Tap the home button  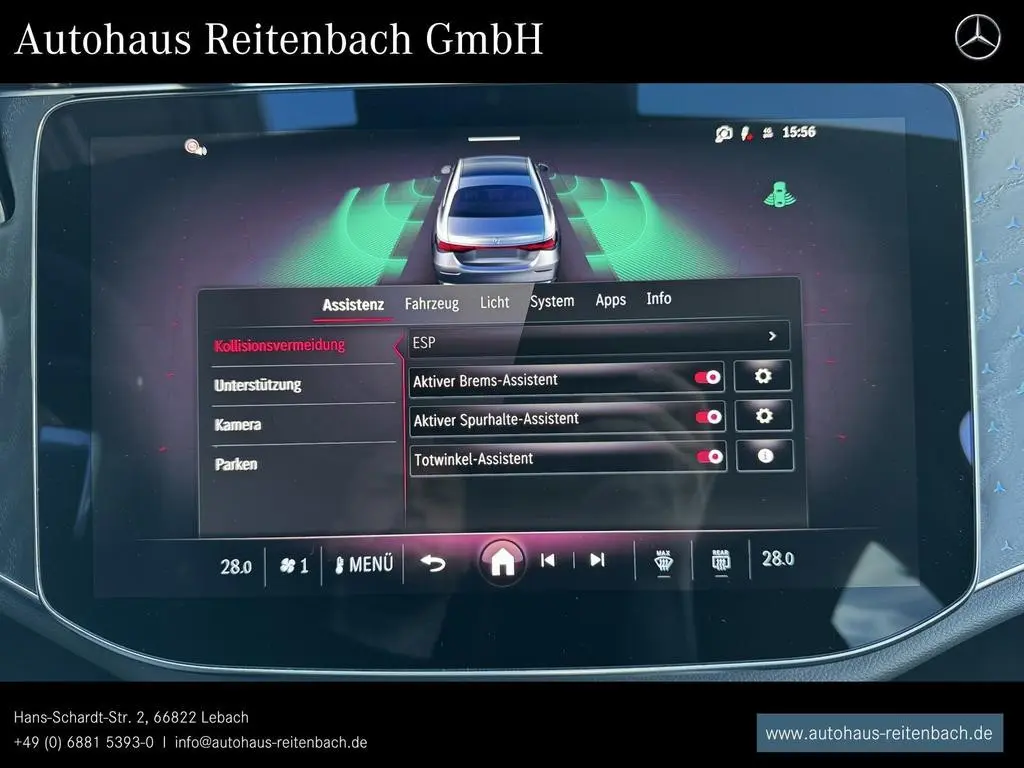502,562
